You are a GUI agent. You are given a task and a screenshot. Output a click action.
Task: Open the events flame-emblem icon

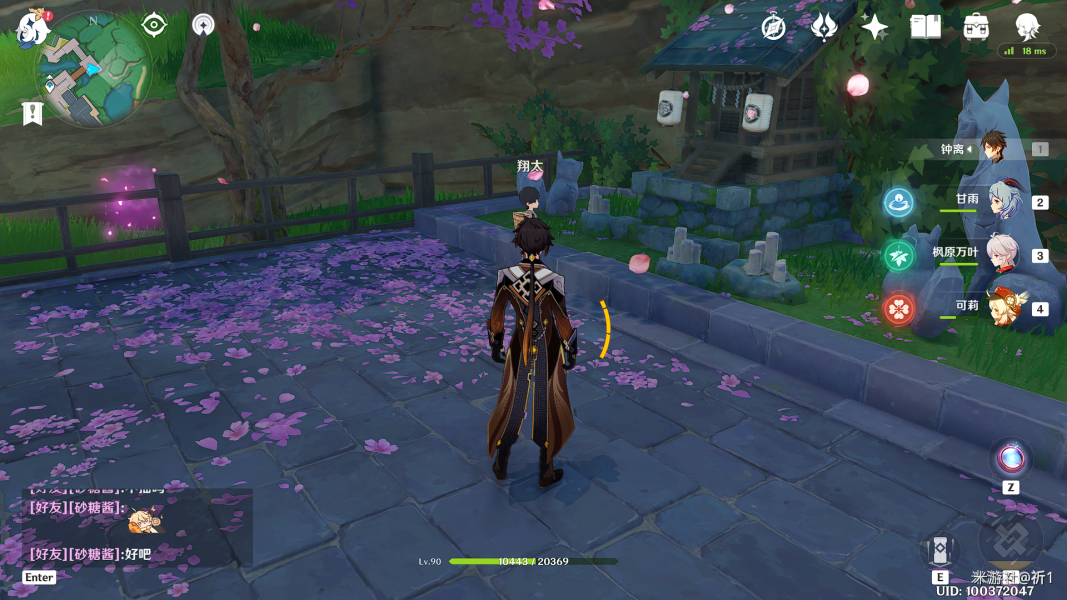pos(824,27)
